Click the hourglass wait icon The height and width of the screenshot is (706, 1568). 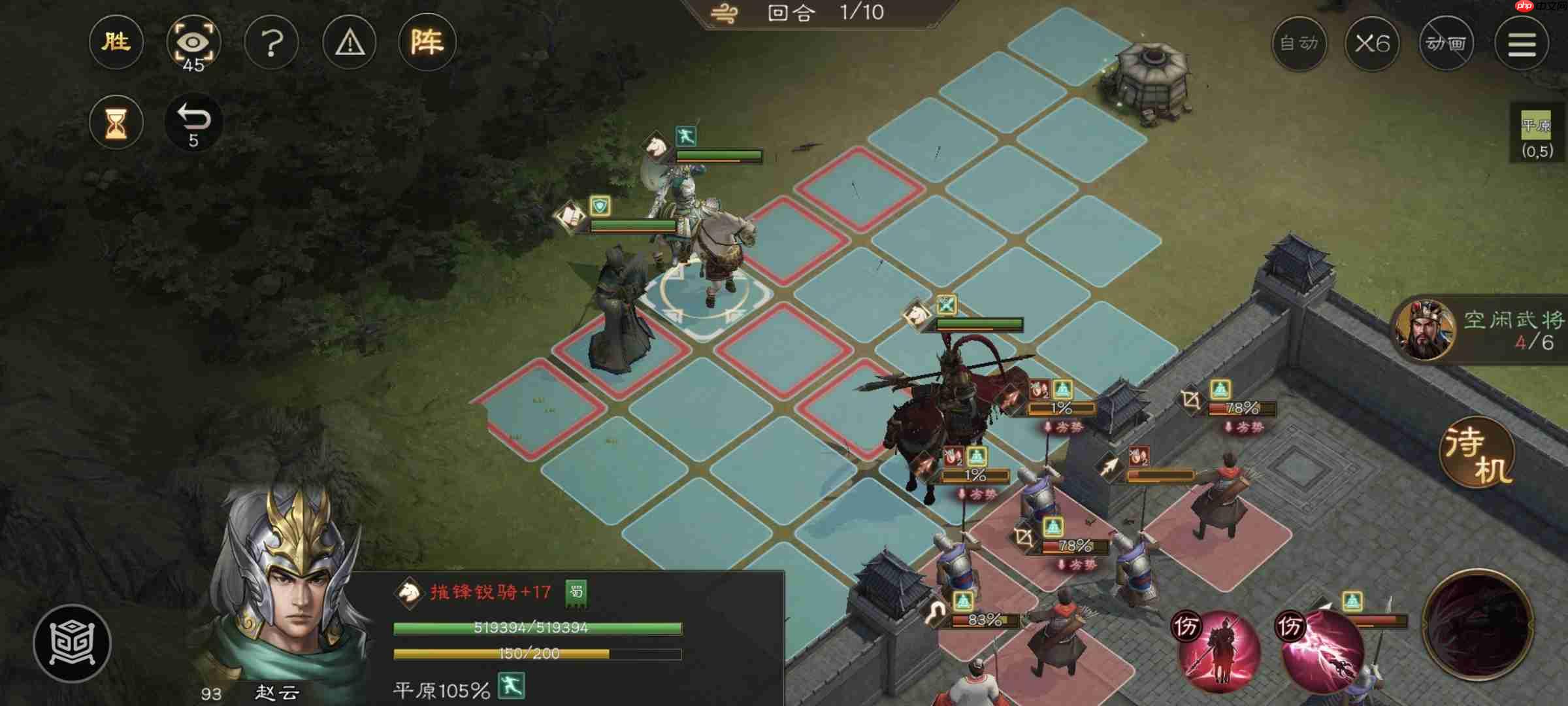[x=115, y=122]
